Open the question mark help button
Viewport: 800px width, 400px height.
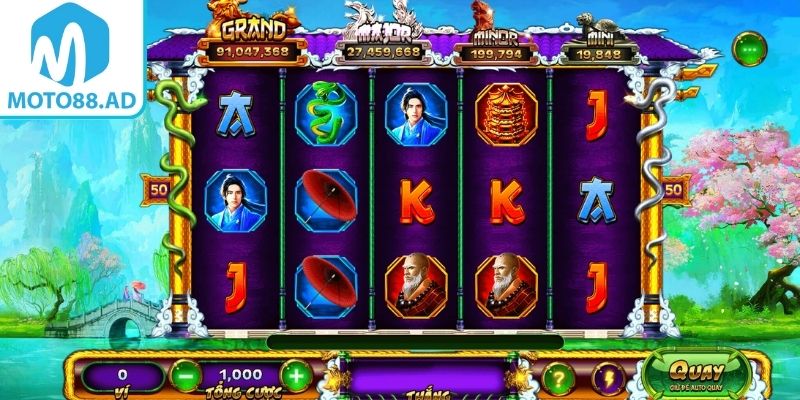(x=558, y=379)
